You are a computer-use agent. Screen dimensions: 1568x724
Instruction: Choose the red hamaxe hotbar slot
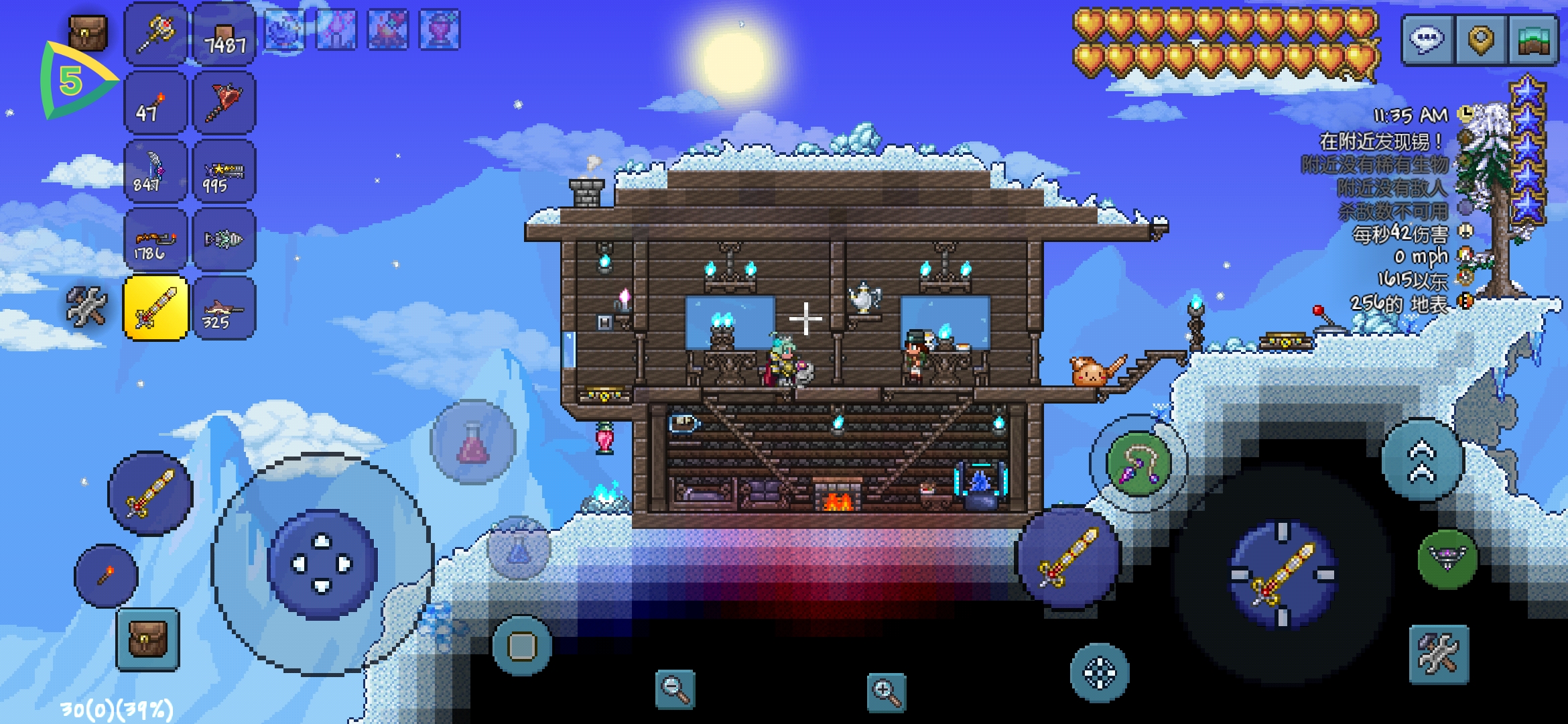224,103
